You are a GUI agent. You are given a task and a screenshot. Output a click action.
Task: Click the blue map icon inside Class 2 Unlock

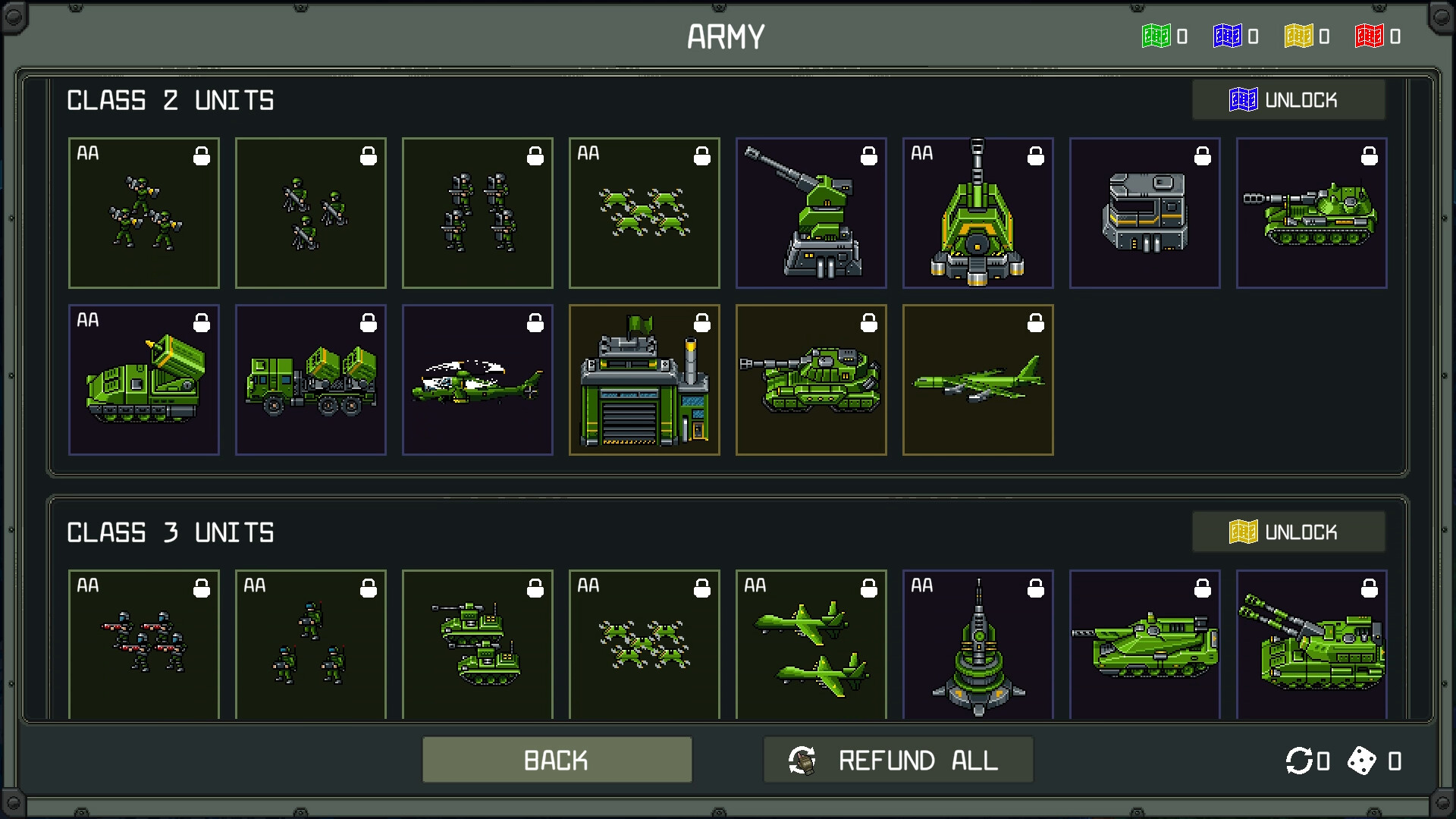(x=1244, y=99)
